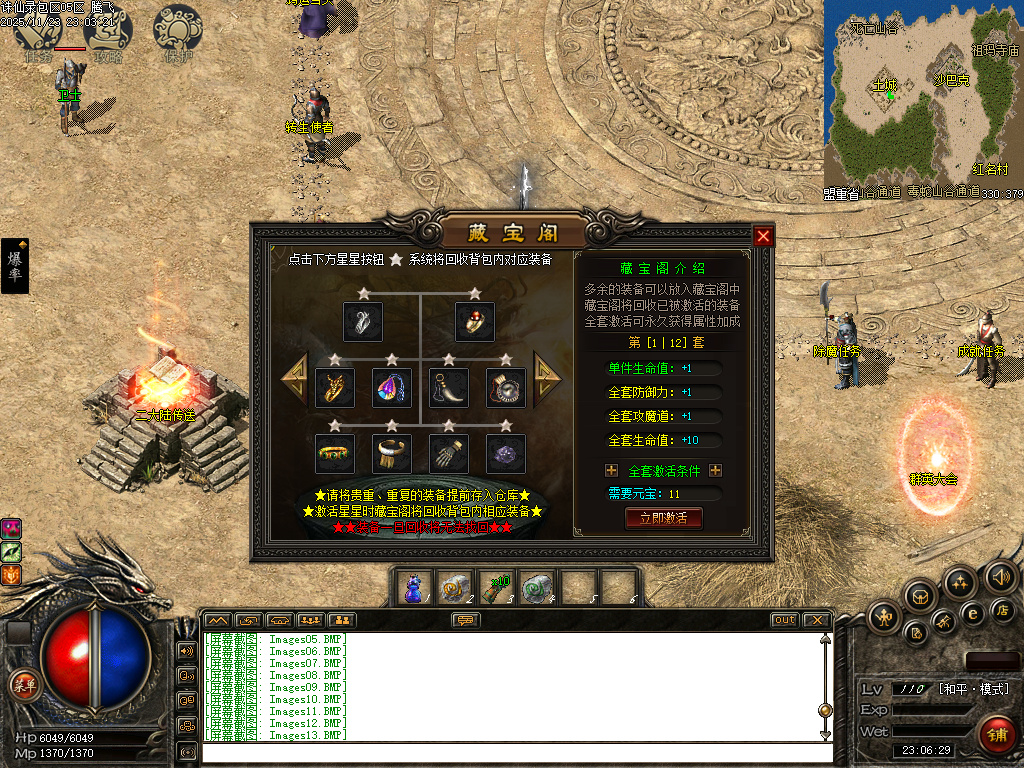Click the 菜单 menu button by the orb

click(22, 685)
